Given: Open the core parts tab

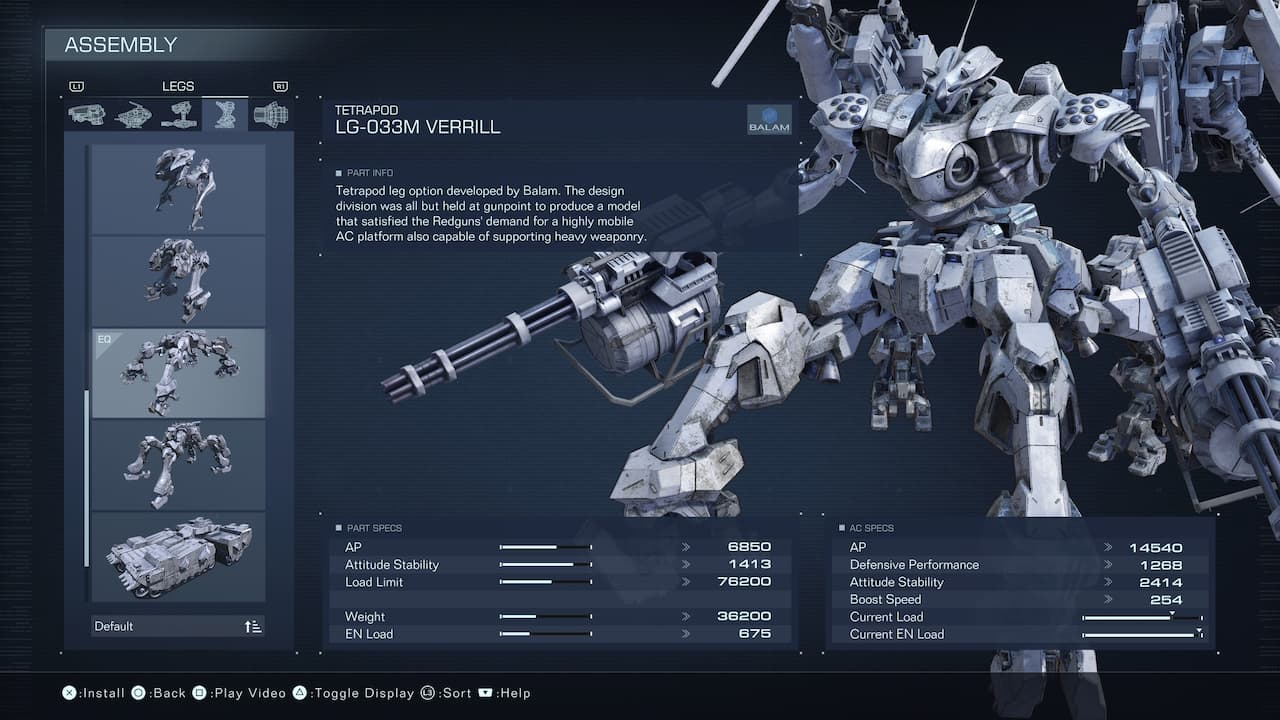Looking at the screenshot, I should pos(133,115).
